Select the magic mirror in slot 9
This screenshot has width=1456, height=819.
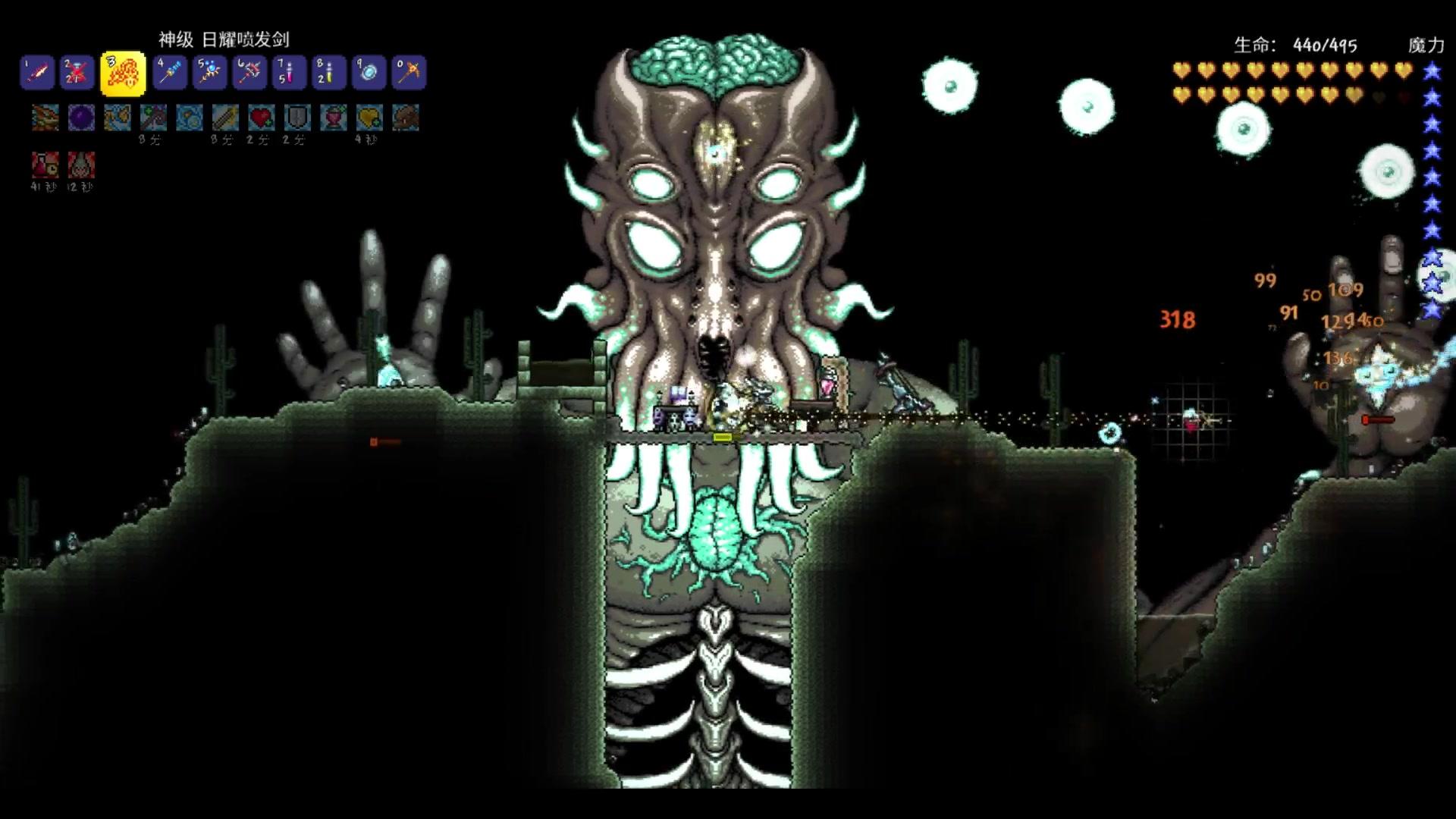pos(369,74)
